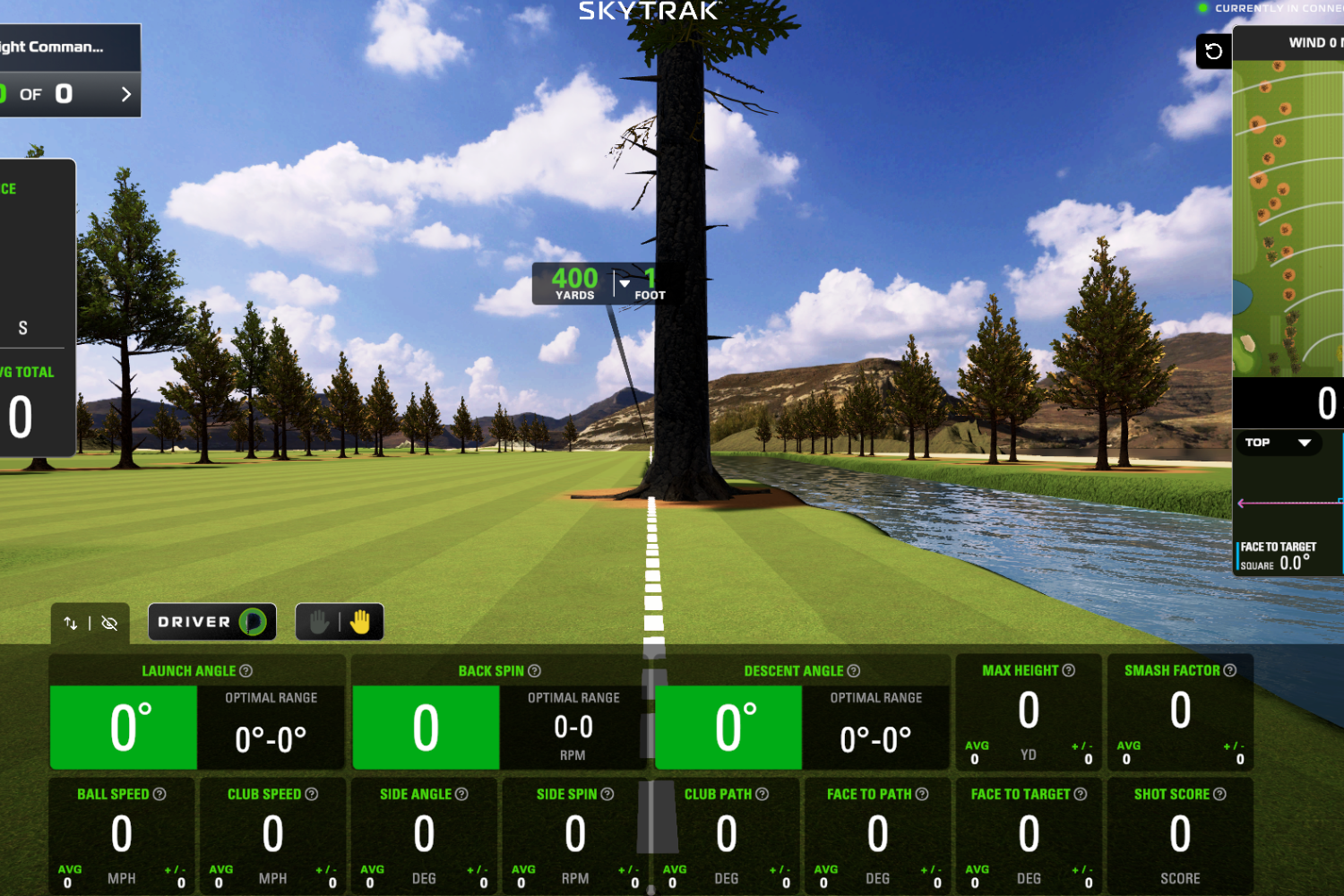Click the WIND header on right panel
The height and width of the screenshot is (896, 1344).
click(1314, 42)
